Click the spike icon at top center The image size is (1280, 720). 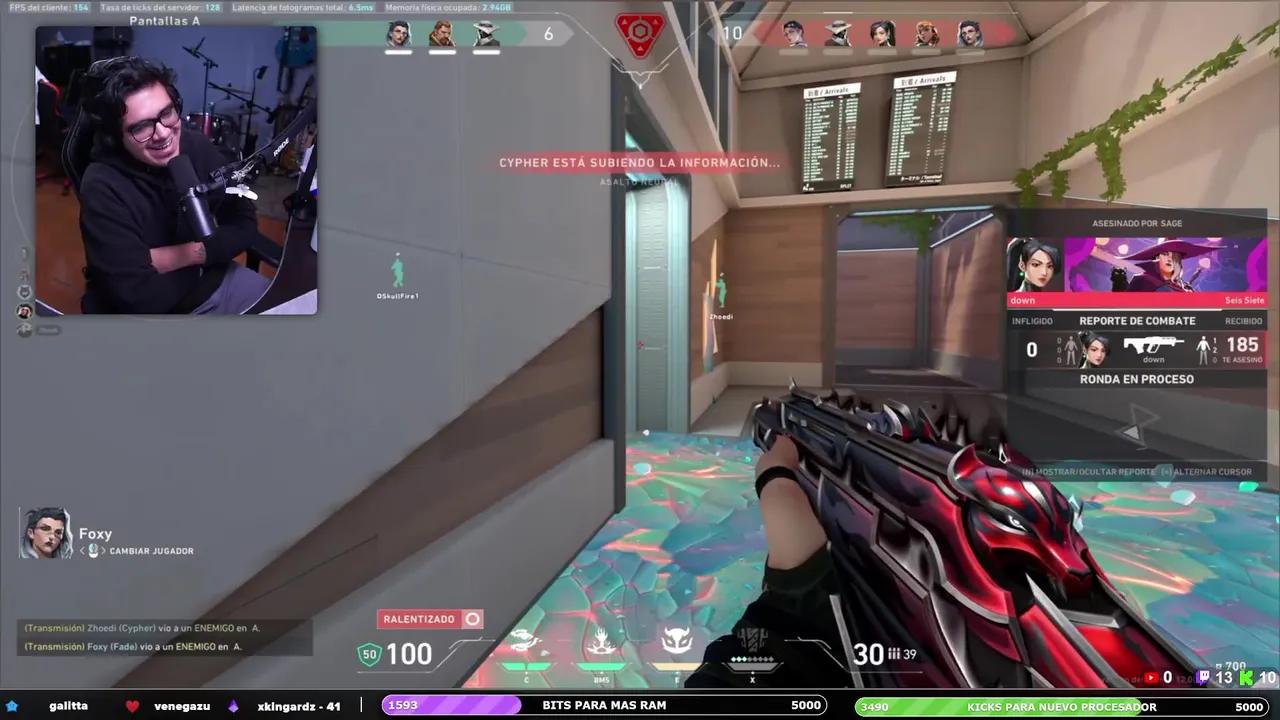640,35
